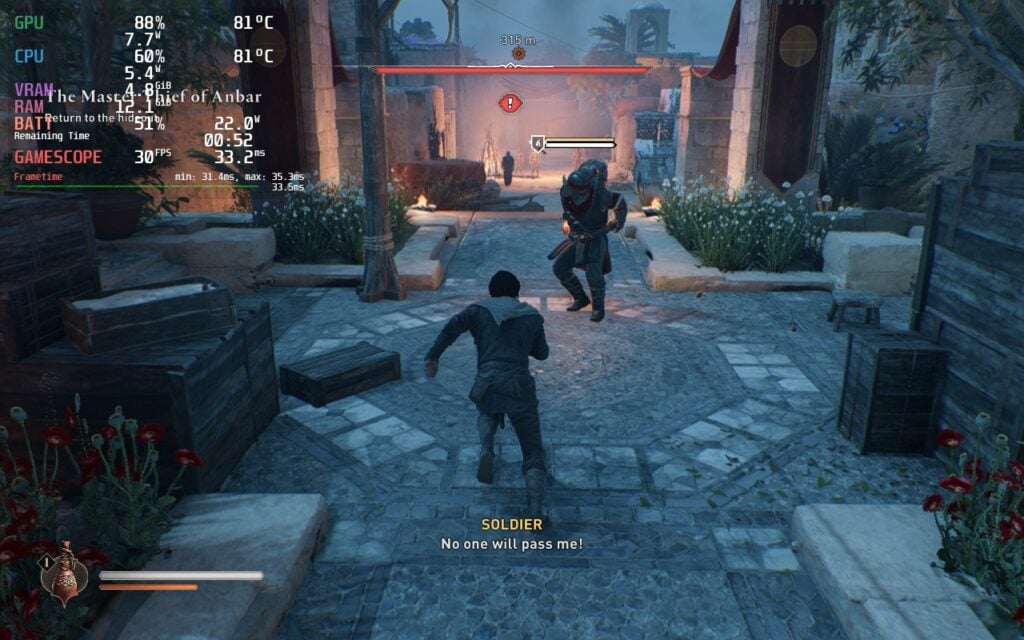Click the objective marker on the compass

[518, 53]
